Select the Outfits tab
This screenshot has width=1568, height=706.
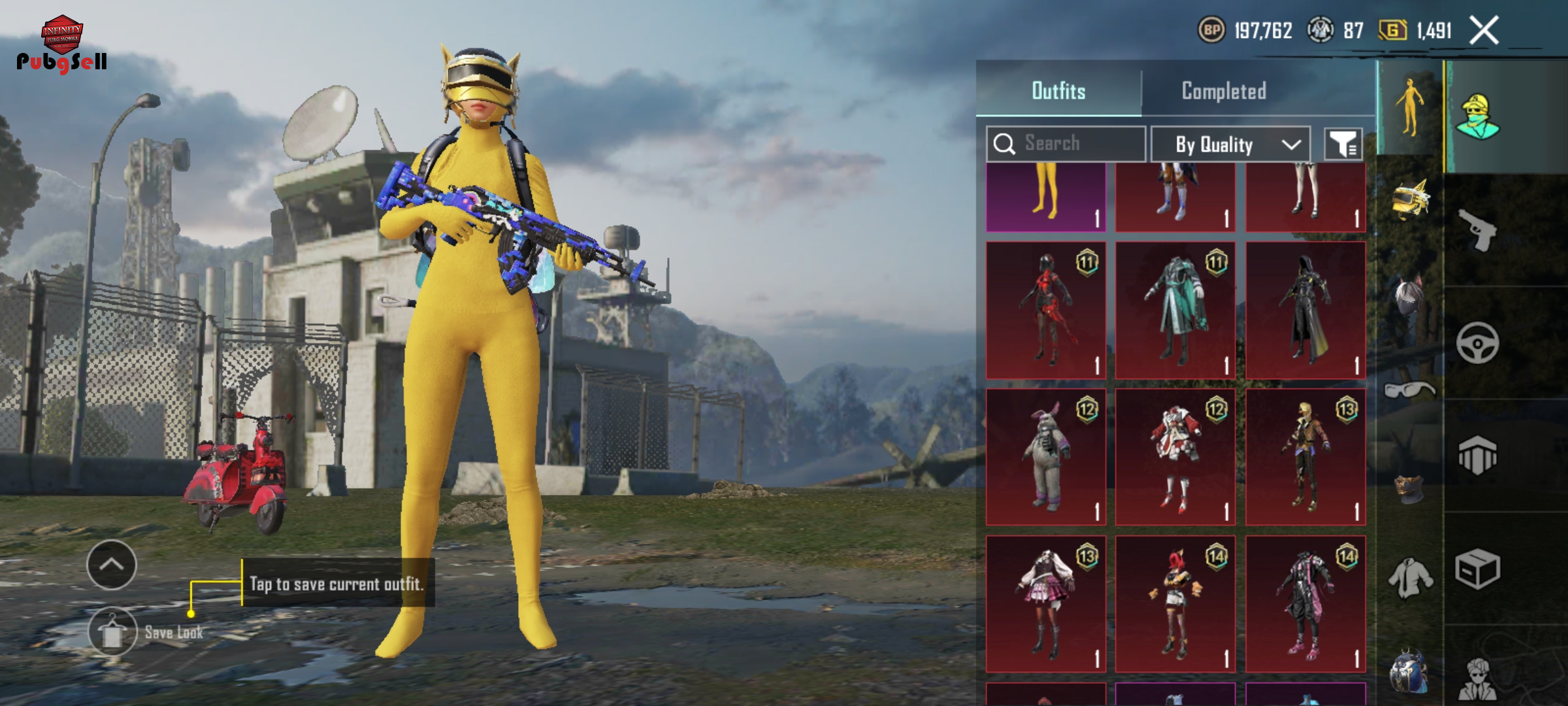click(1058, 91)
